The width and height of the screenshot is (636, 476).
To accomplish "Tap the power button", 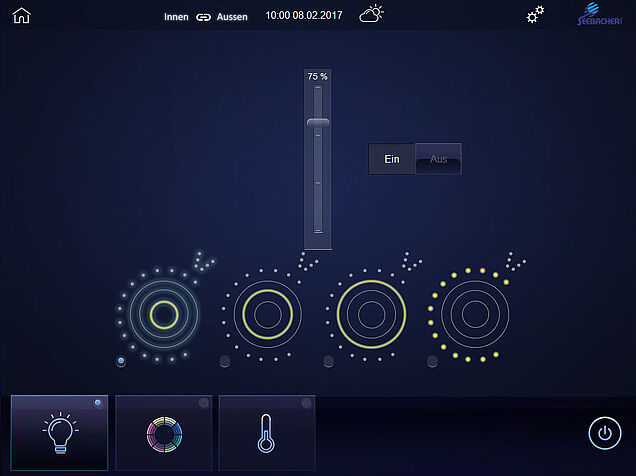I will [x=603, y=432].
